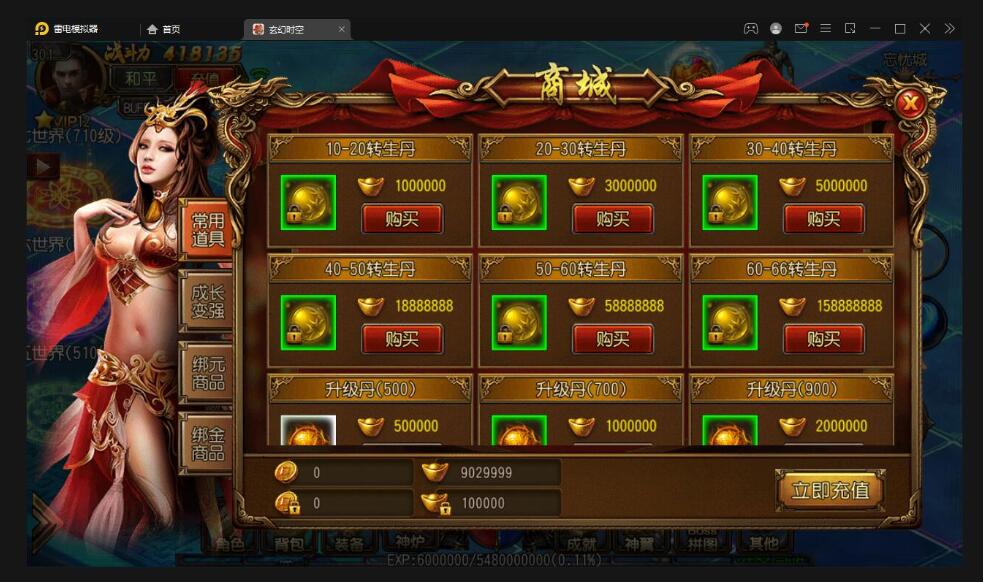
Task: Open 立即充值 recharge
Action: coord(829,490)
